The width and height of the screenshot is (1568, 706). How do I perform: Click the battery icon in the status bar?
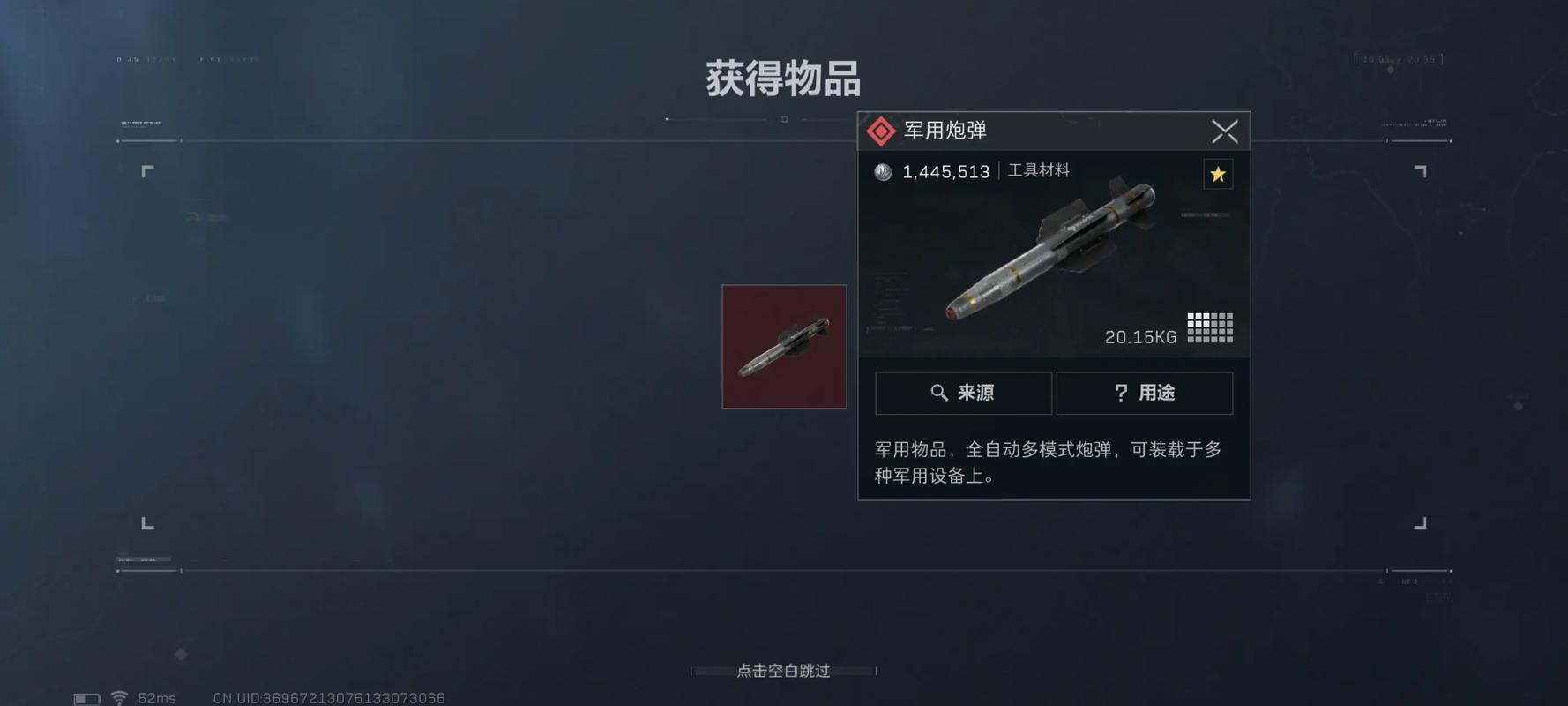tap(86, 697)
